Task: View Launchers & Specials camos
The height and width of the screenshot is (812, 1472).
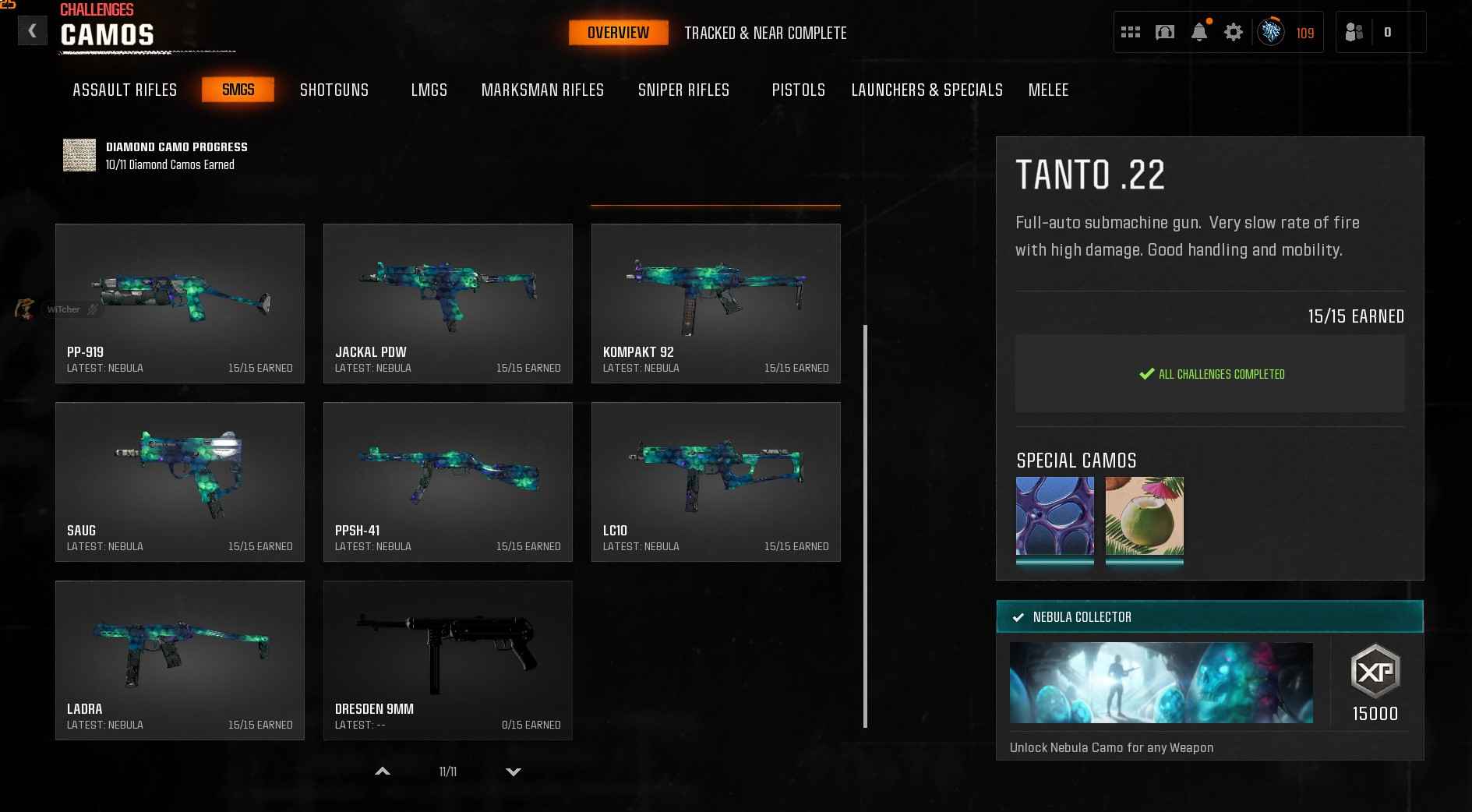Action: (x=927, y=90)
